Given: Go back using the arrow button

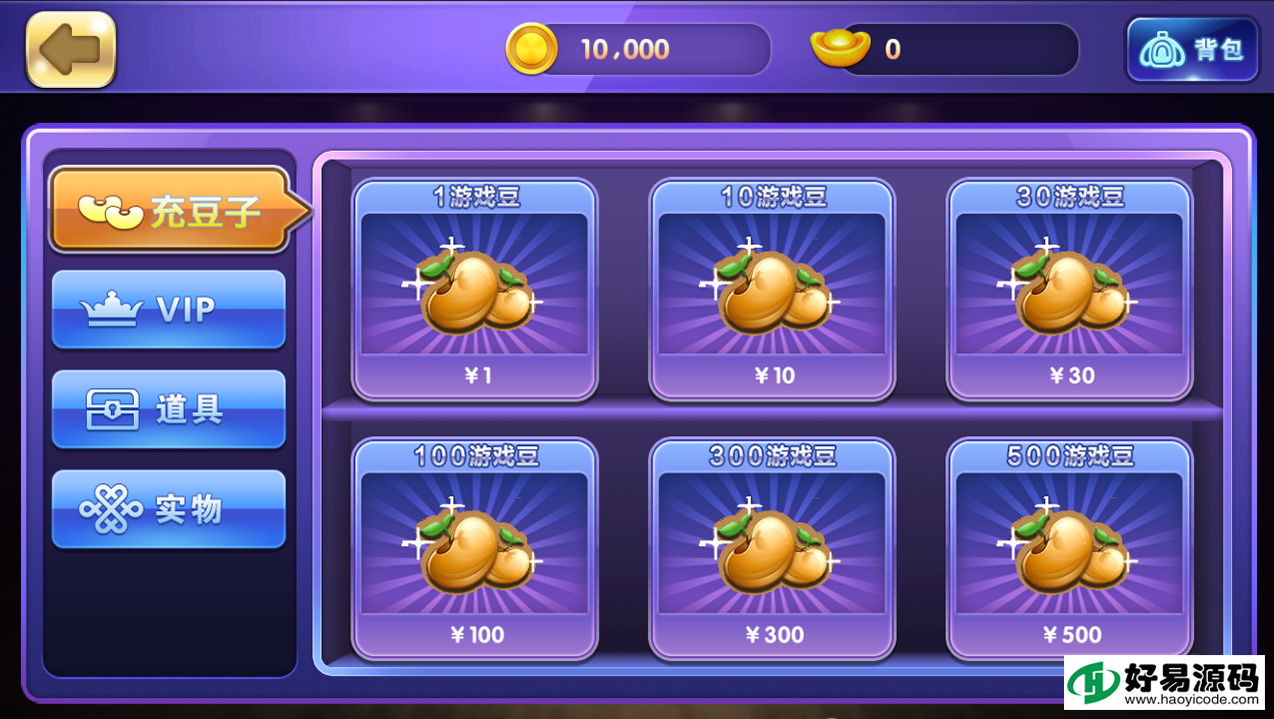Looking at the screenshot, I should click(x=71, y=50).
